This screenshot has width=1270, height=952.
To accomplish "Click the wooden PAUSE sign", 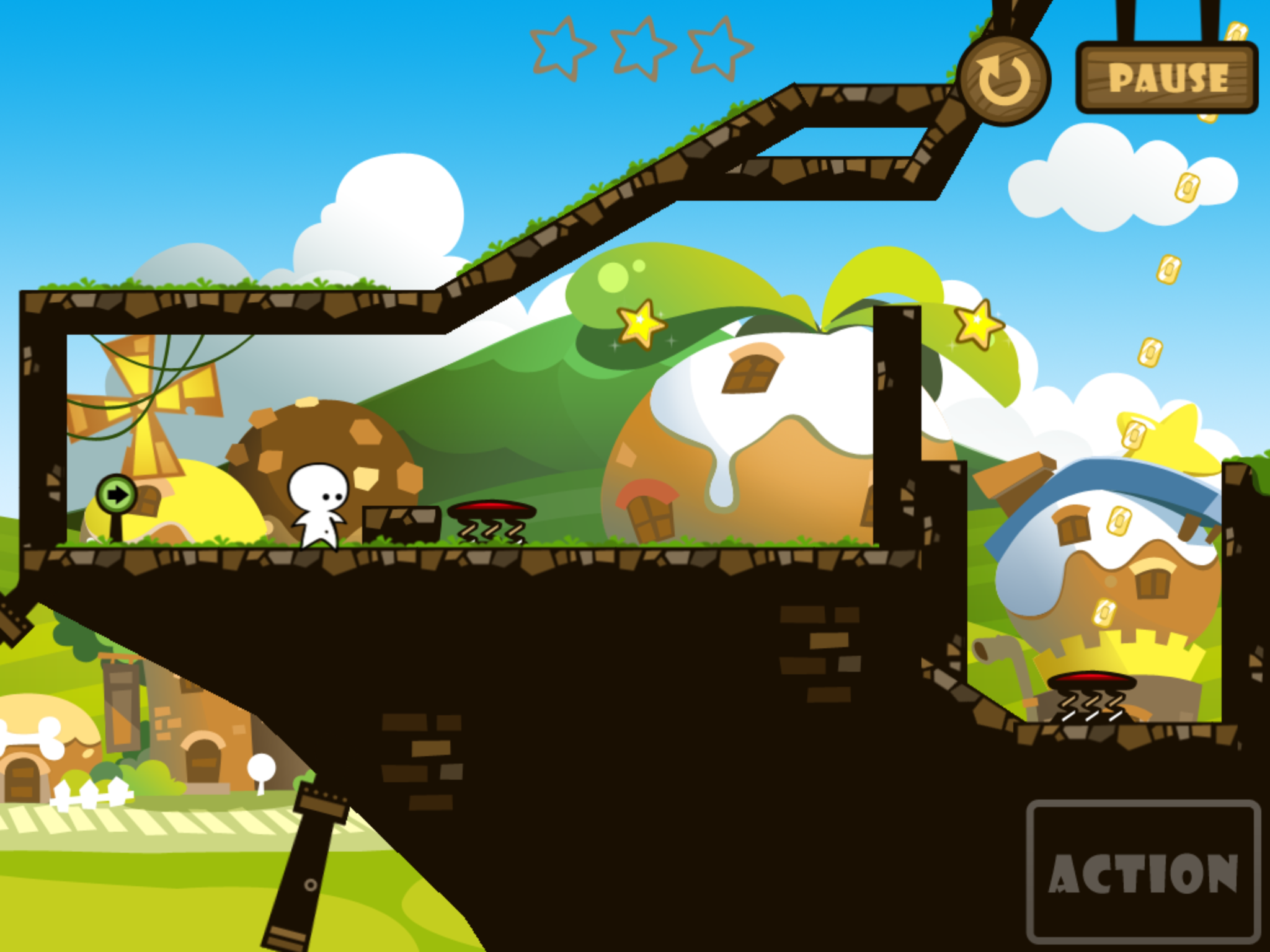I will coord(1167,78).
